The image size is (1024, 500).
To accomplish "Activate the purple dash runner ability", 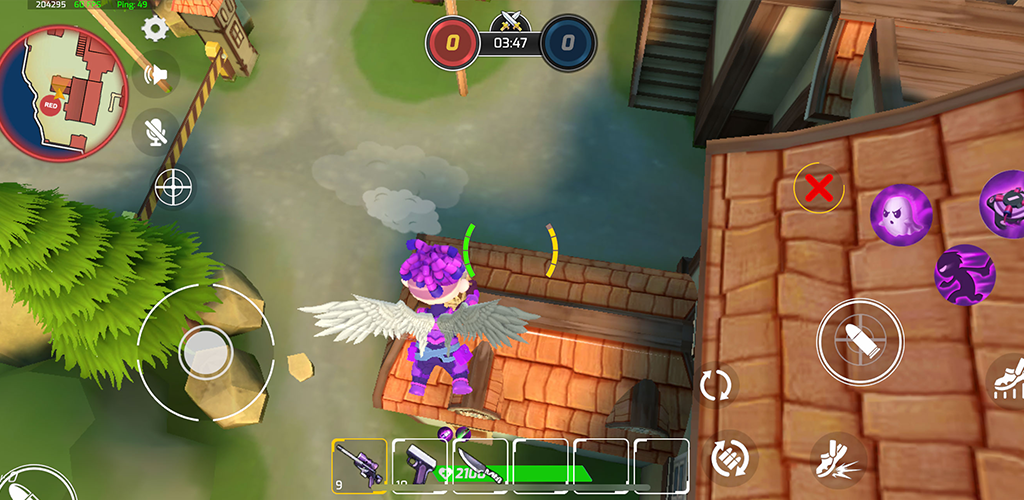I will tap(964, 274).
